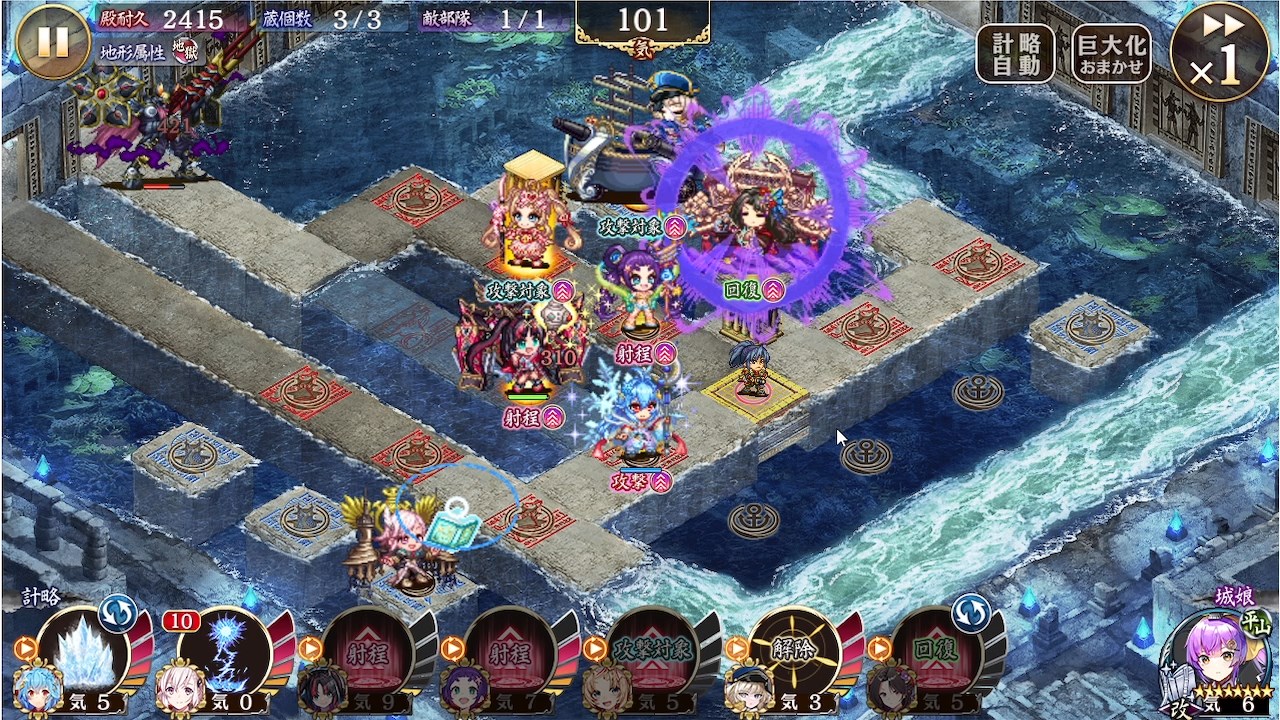Image resolution: width=1280 pixels, height=720 pixels.
Task: Activate the lightning stratagem with badge 10
Action: click(226, 651)
